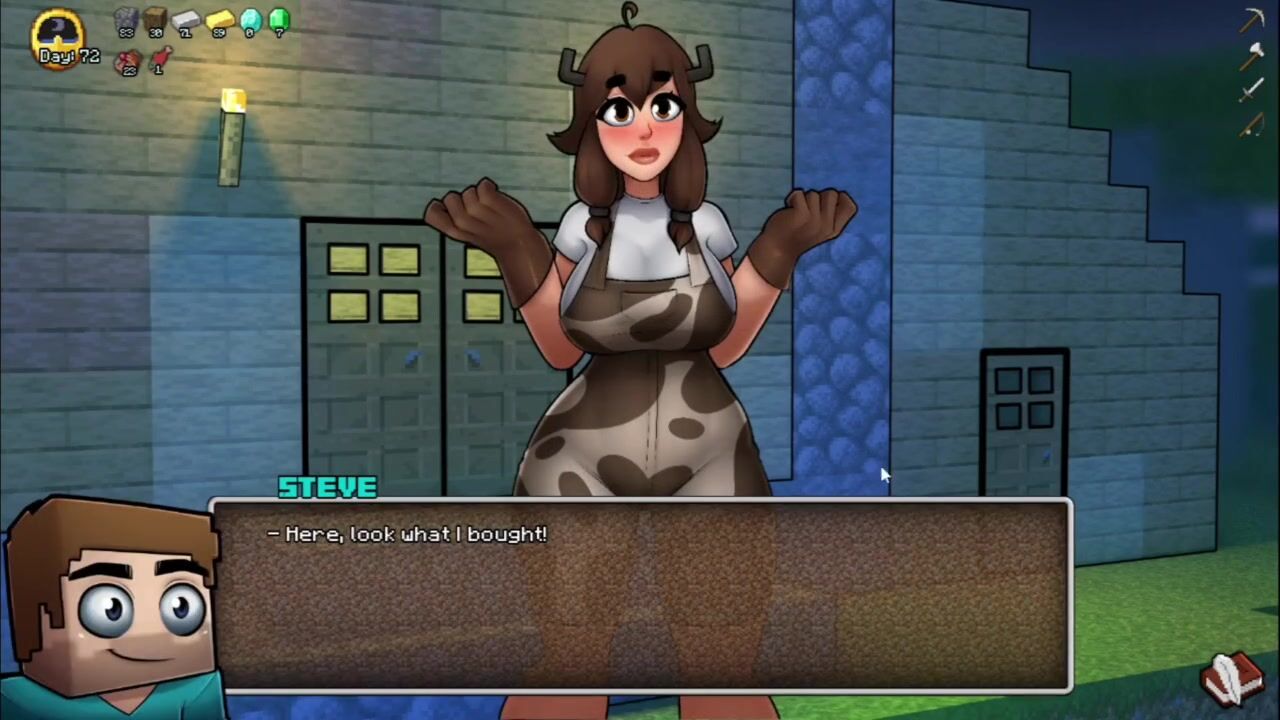Click the dialogue box to continue

click(640, 595)
